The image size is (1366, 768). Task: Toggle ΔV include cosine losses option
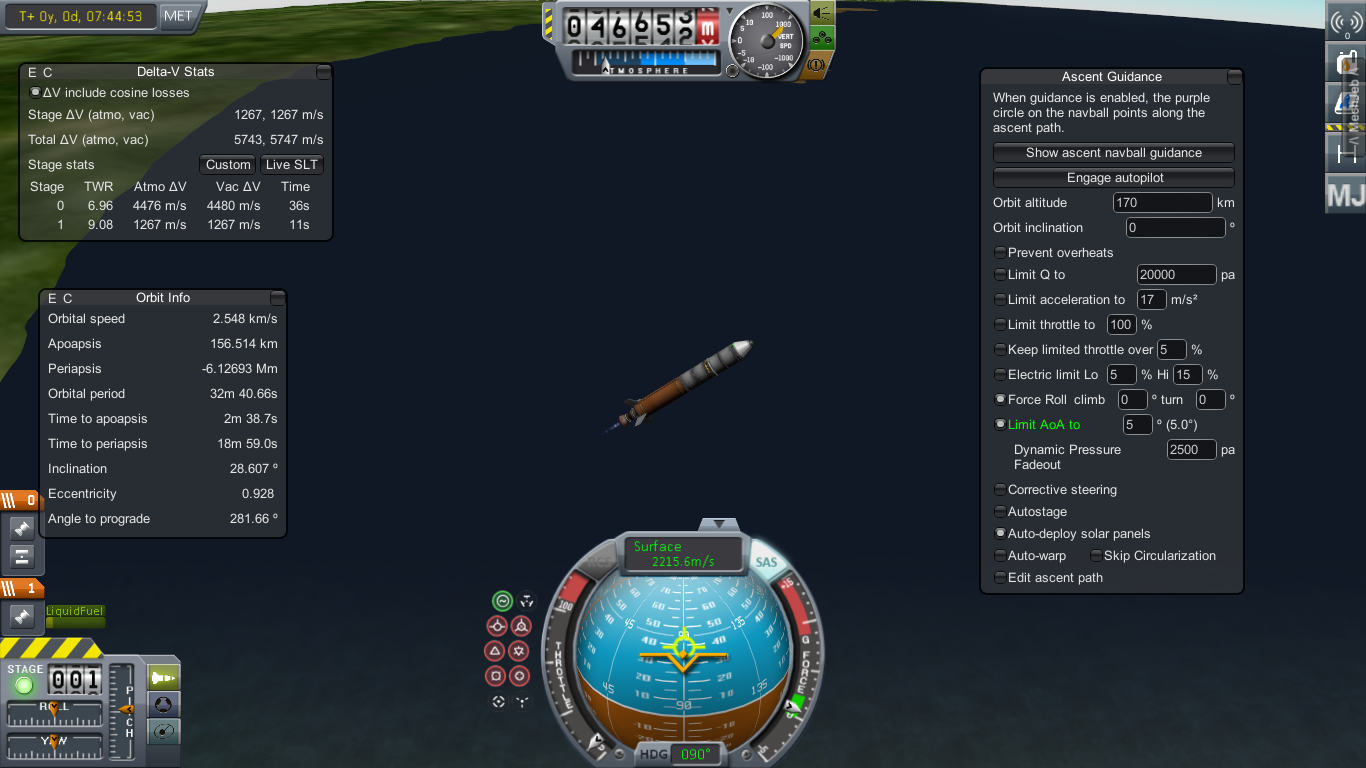36,93
